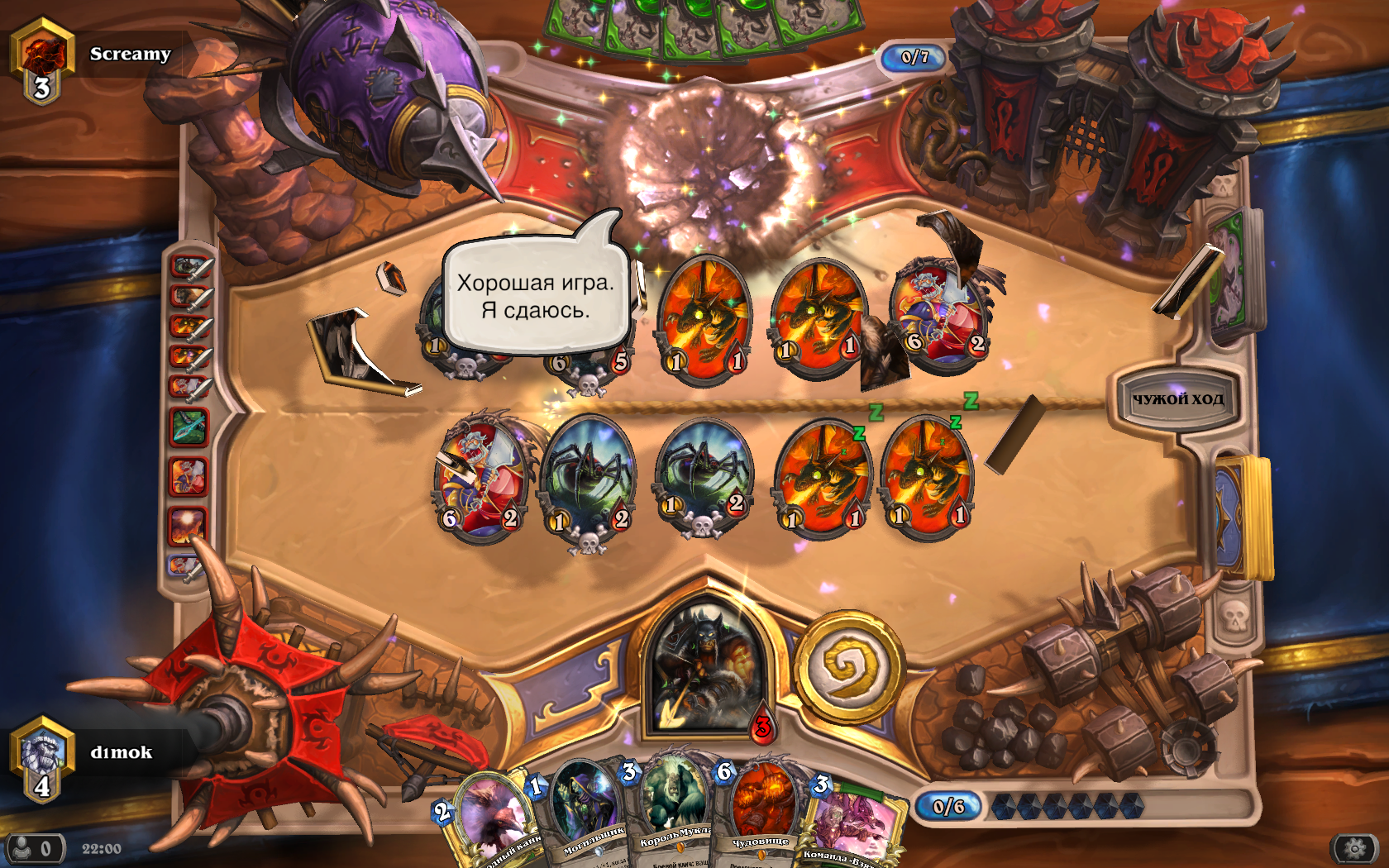View the fiery explosion tile in history
The width and height of the screenshot is (1389, 868).
click(x=187, y=526)
